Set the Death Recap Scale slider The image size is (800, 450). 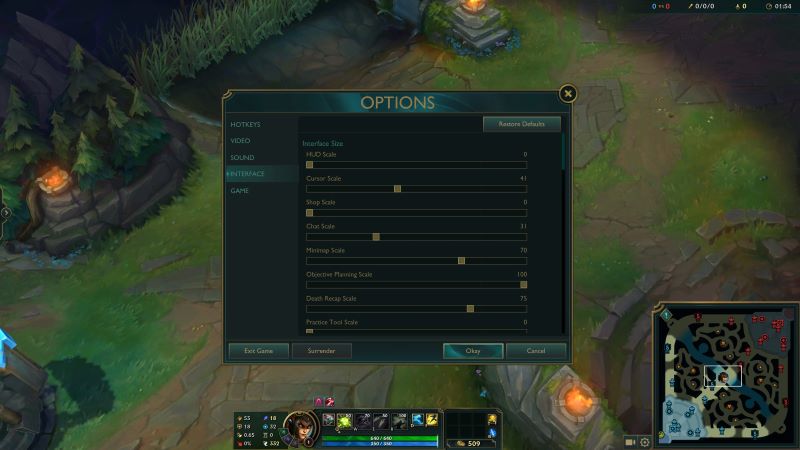[x=470, y=308]
